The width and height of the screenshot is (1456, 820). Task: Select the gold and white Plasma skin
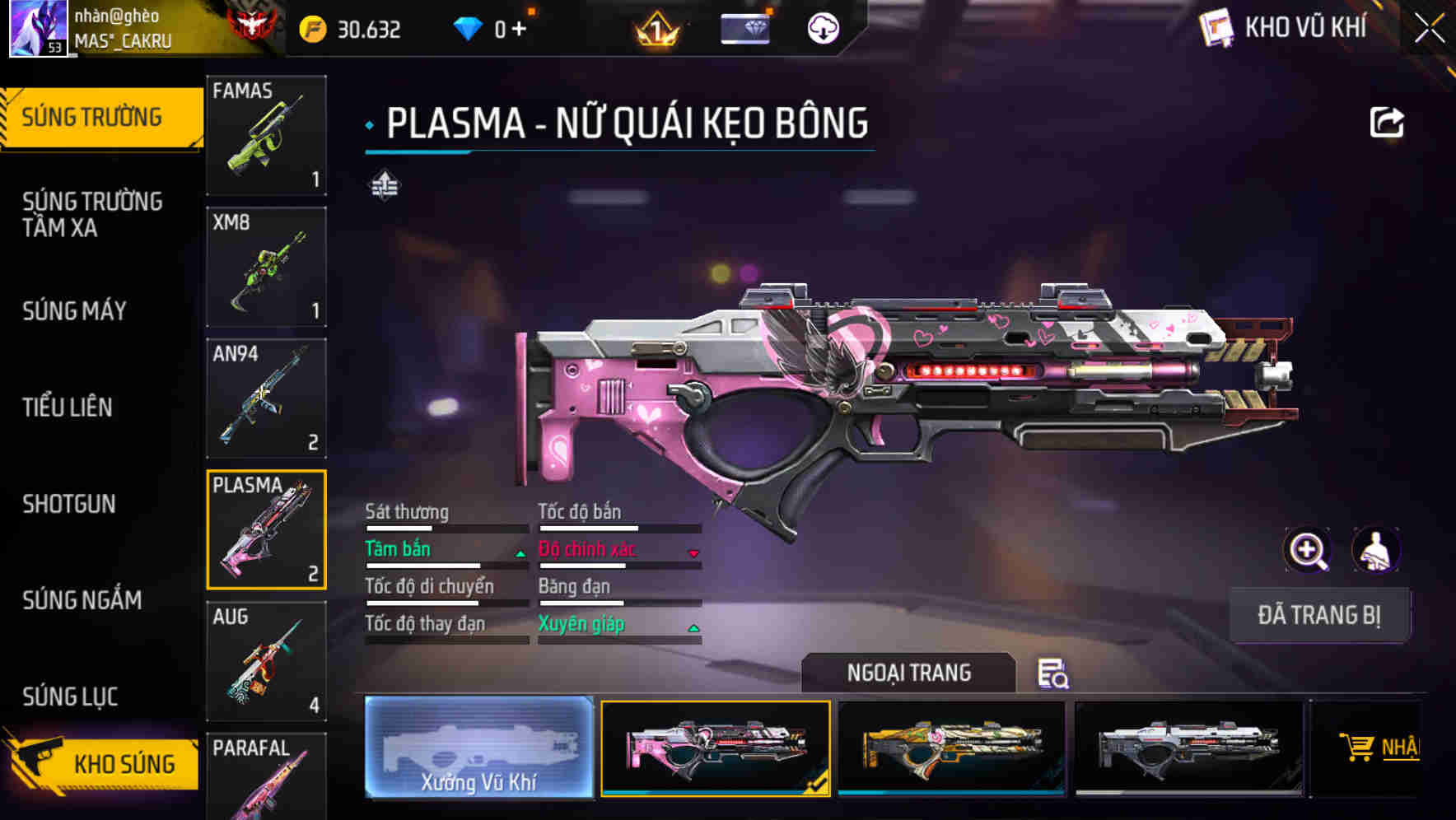click(951, 748)
